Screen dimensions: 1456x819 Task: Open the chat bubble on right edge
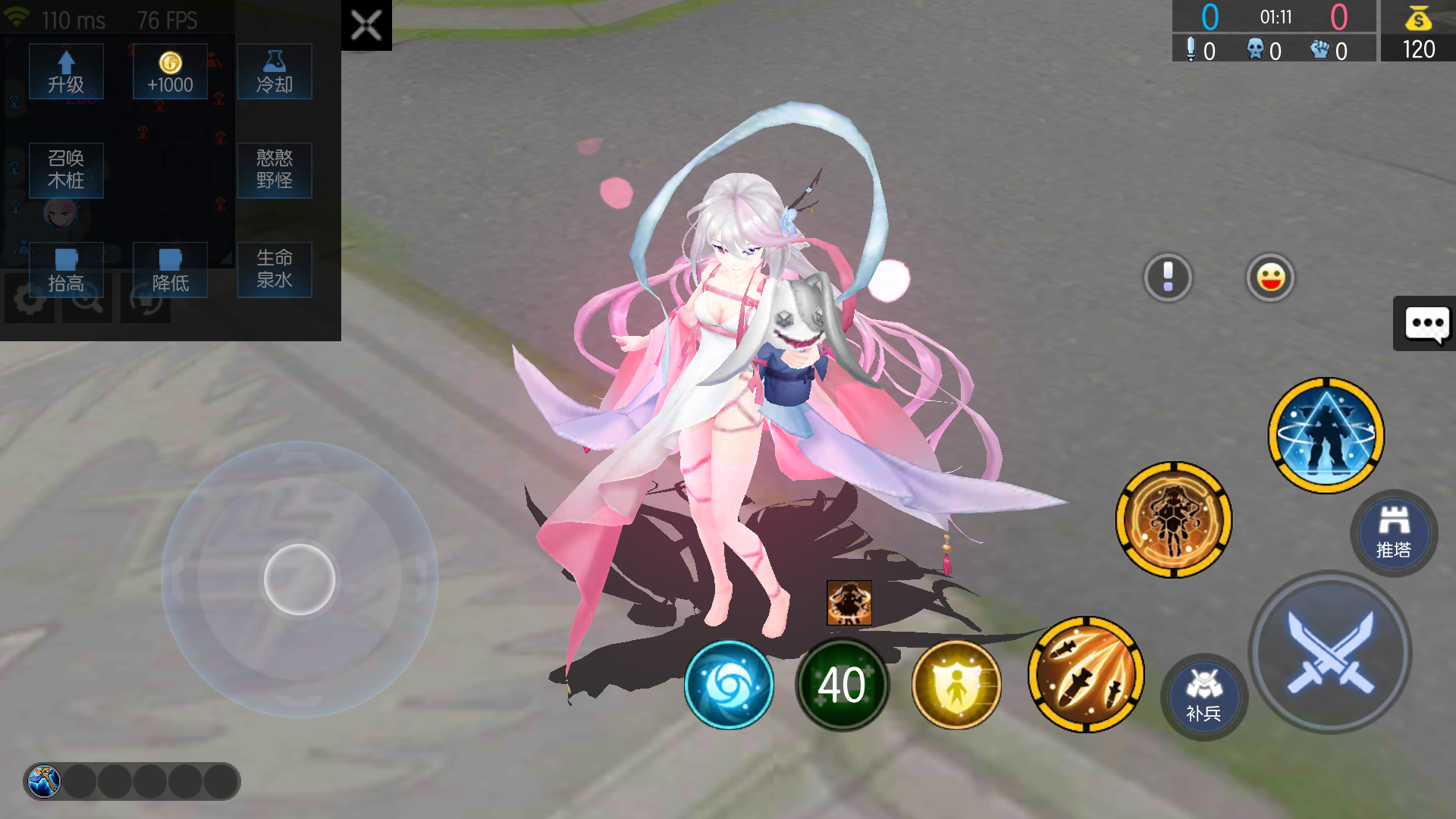[1426, 324]
